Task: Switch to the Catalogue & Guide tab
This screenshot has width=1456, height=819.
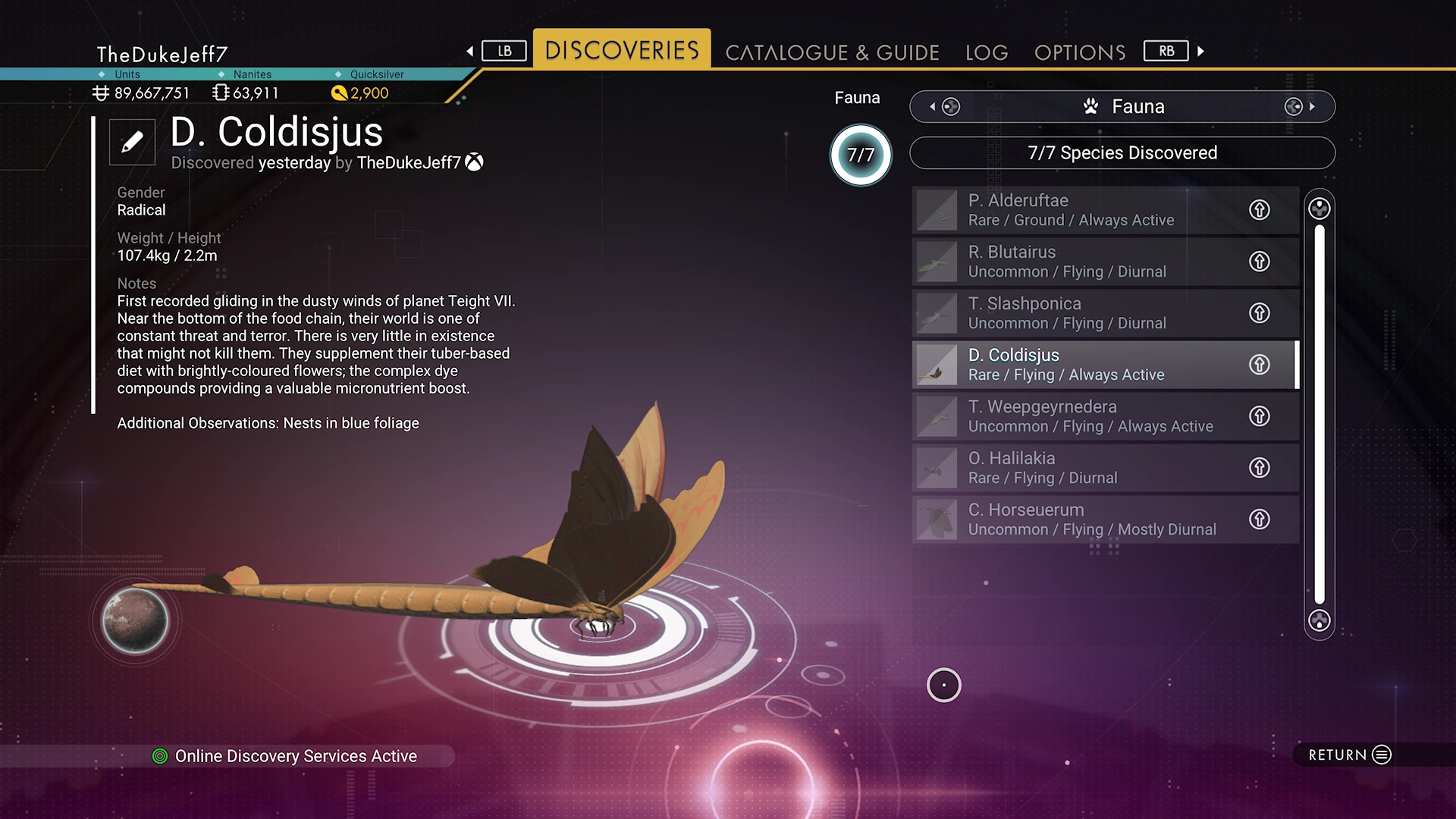Action: tap(832, 52)
